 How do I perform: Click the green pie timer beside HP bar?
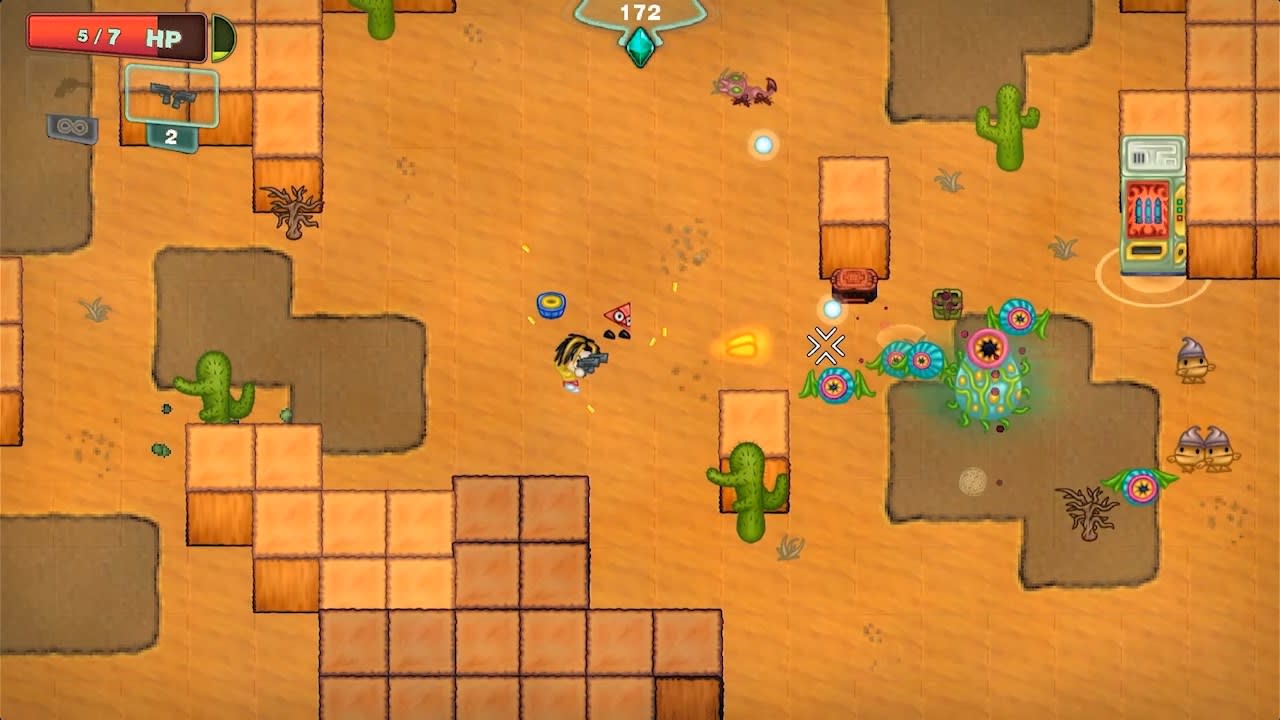click(222, 35)
